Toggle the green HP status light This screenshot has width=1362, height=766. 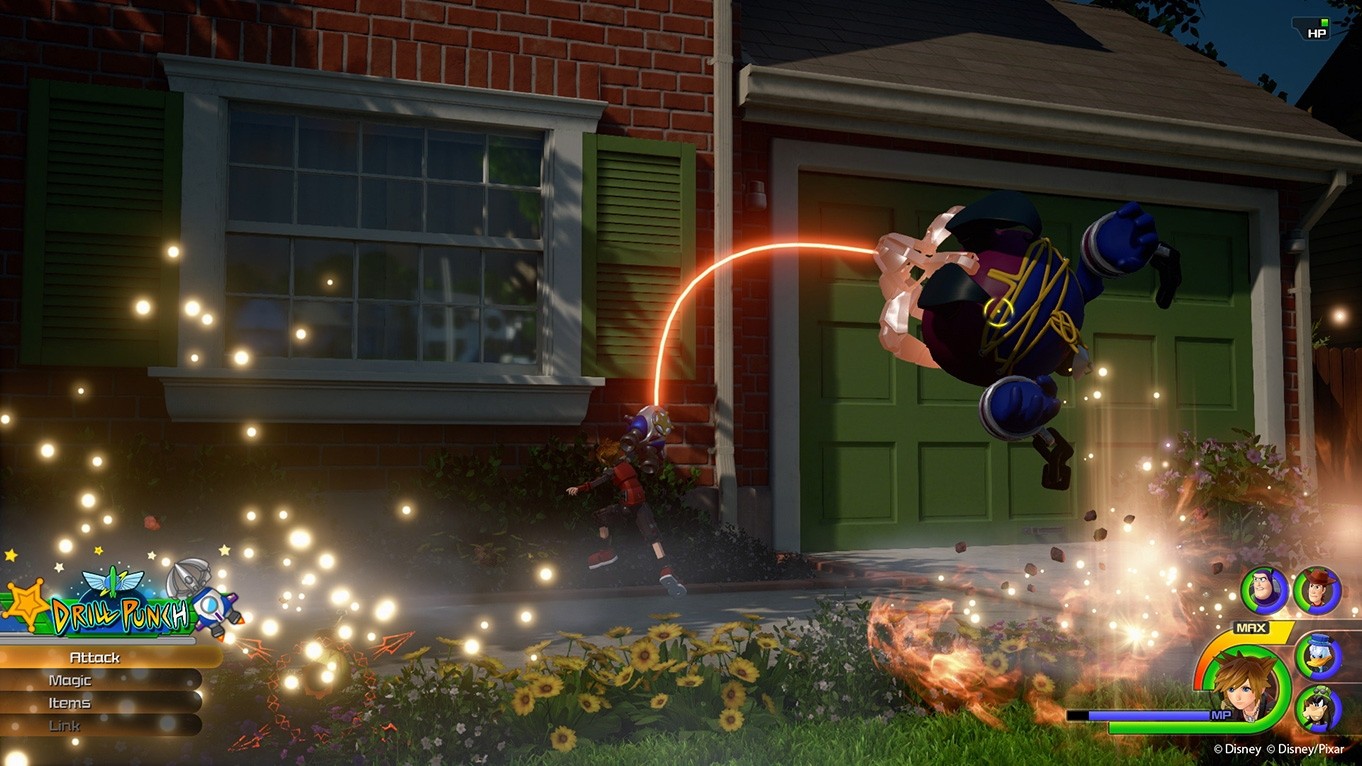(x=1325, y=22)
